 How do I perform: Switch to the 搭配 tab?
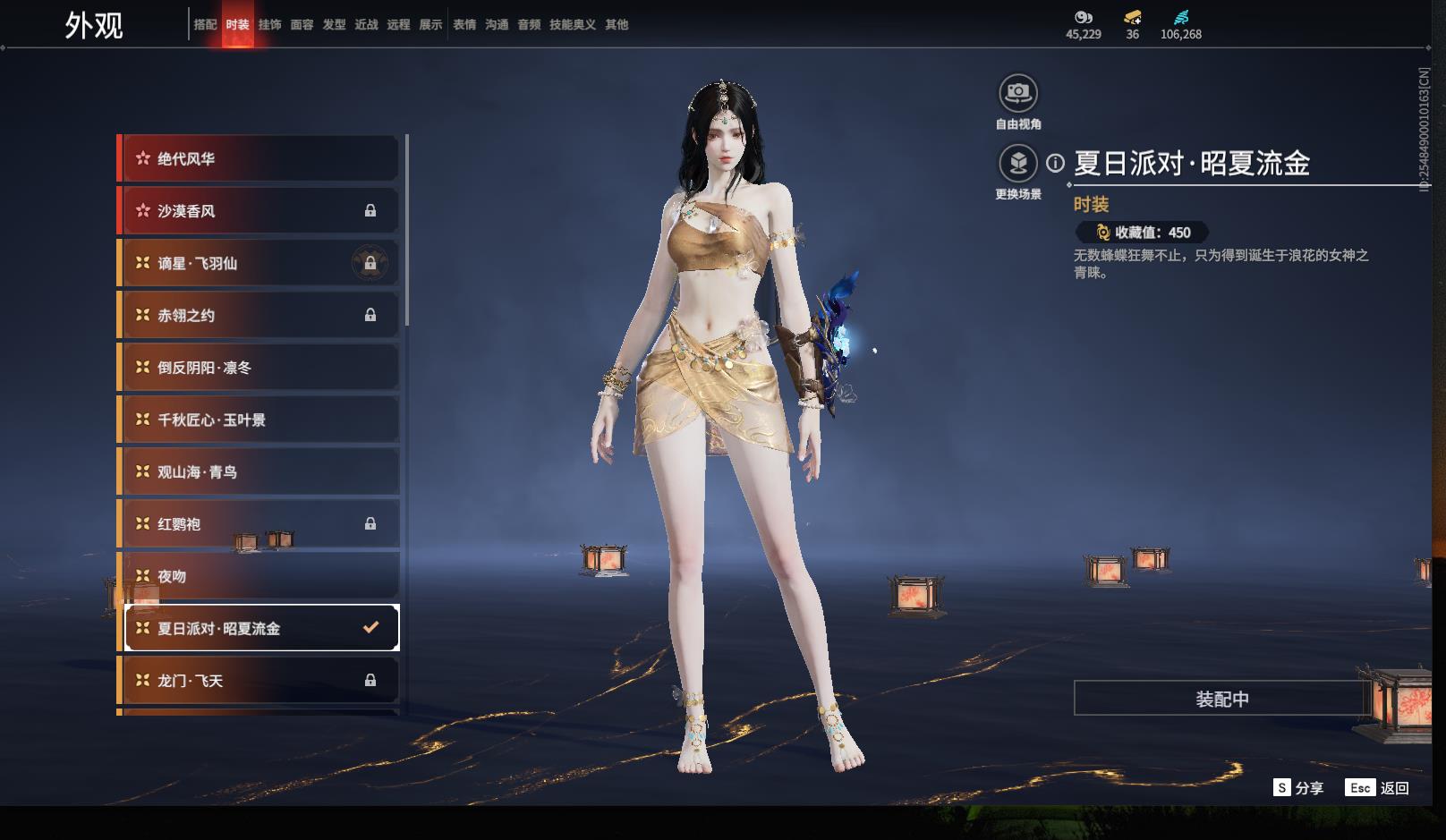click(205, 25)
